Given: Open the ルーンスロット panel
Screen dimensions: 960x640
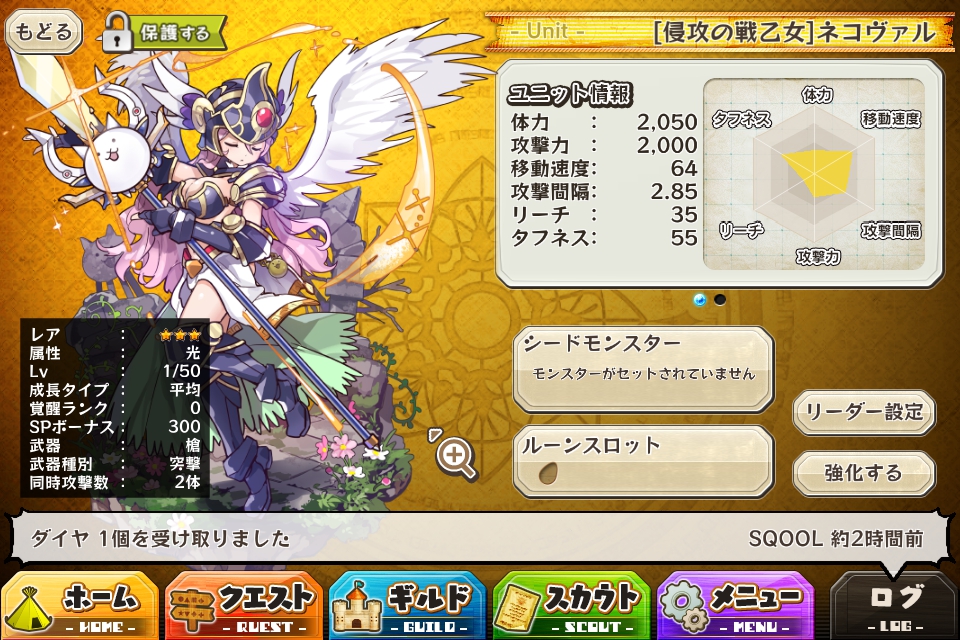Looking at the screenshot, I should point(643,460).
